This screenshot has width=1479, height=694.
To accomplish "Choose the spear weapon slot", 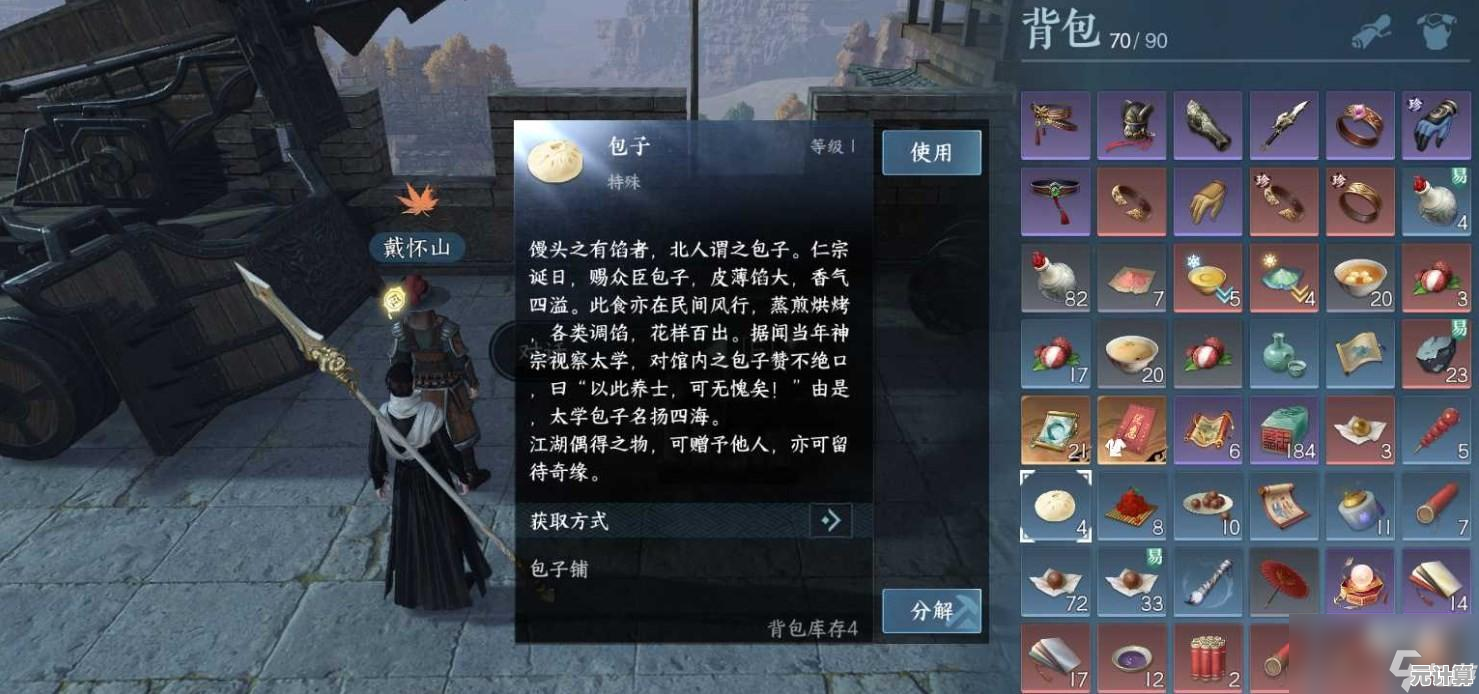I will (1283, 125).
